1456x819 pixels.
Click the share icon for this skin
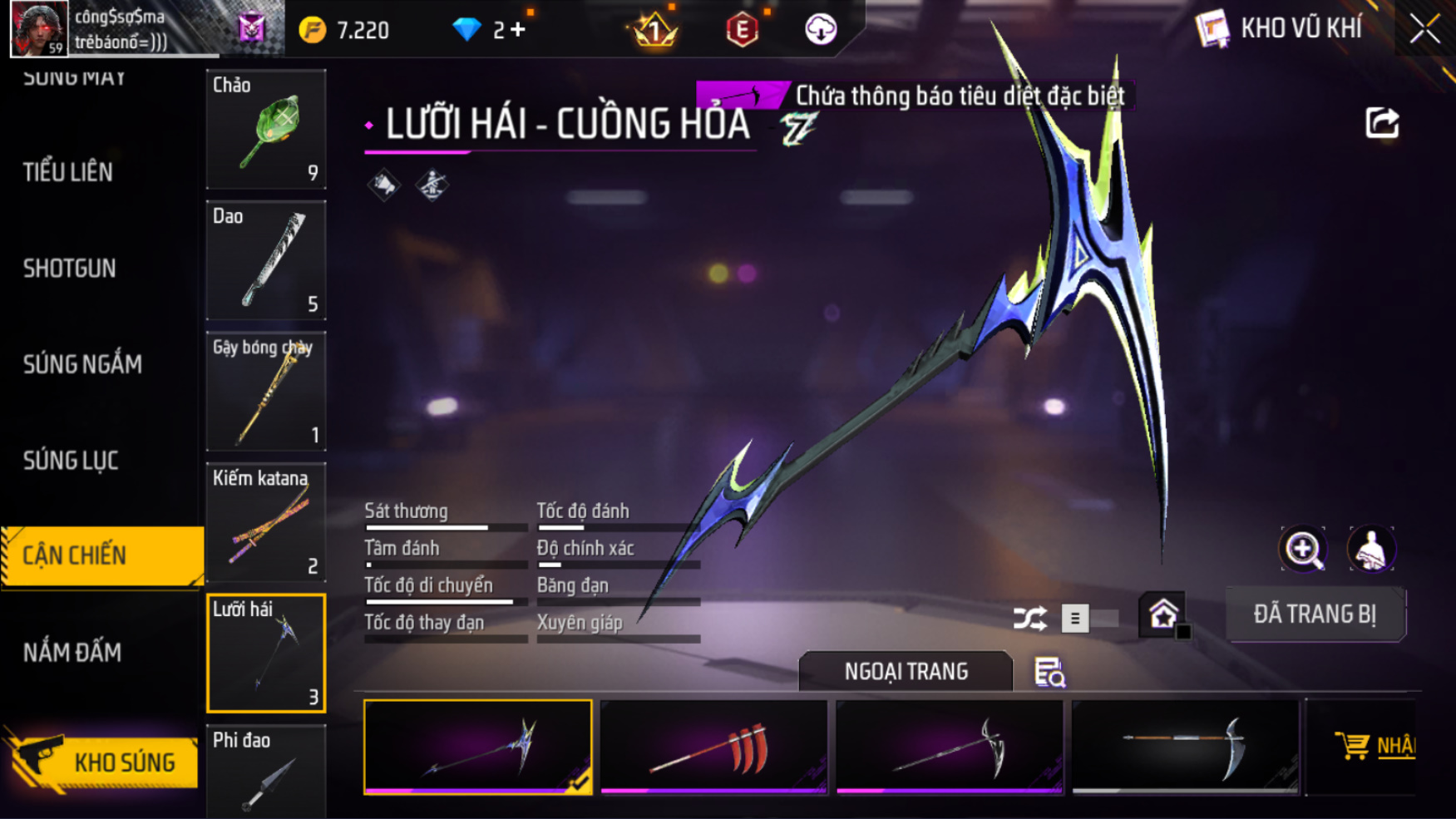1382,123
